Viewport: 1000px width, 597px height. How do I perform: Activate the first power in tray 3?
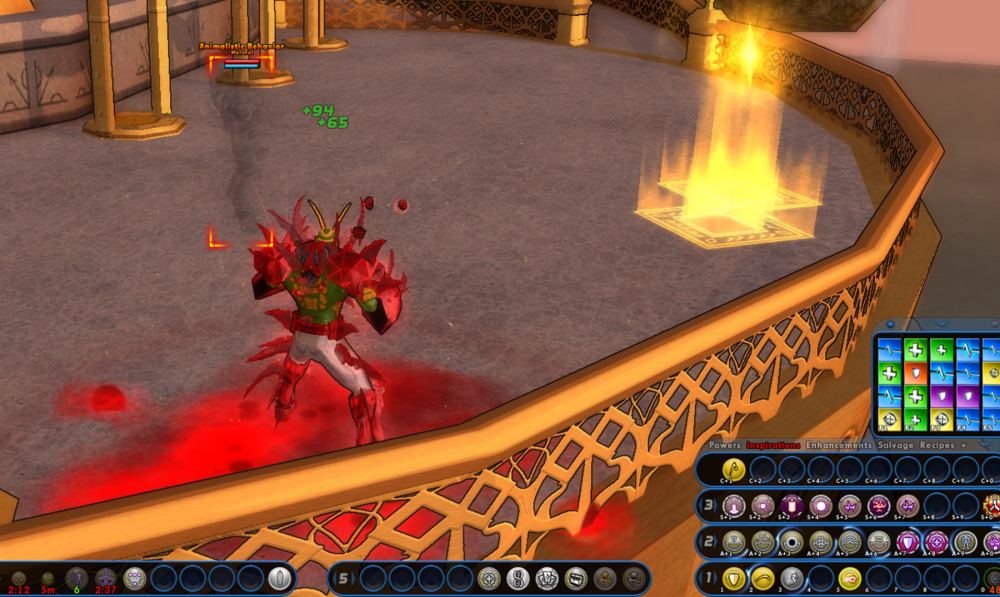pos(733,505)
